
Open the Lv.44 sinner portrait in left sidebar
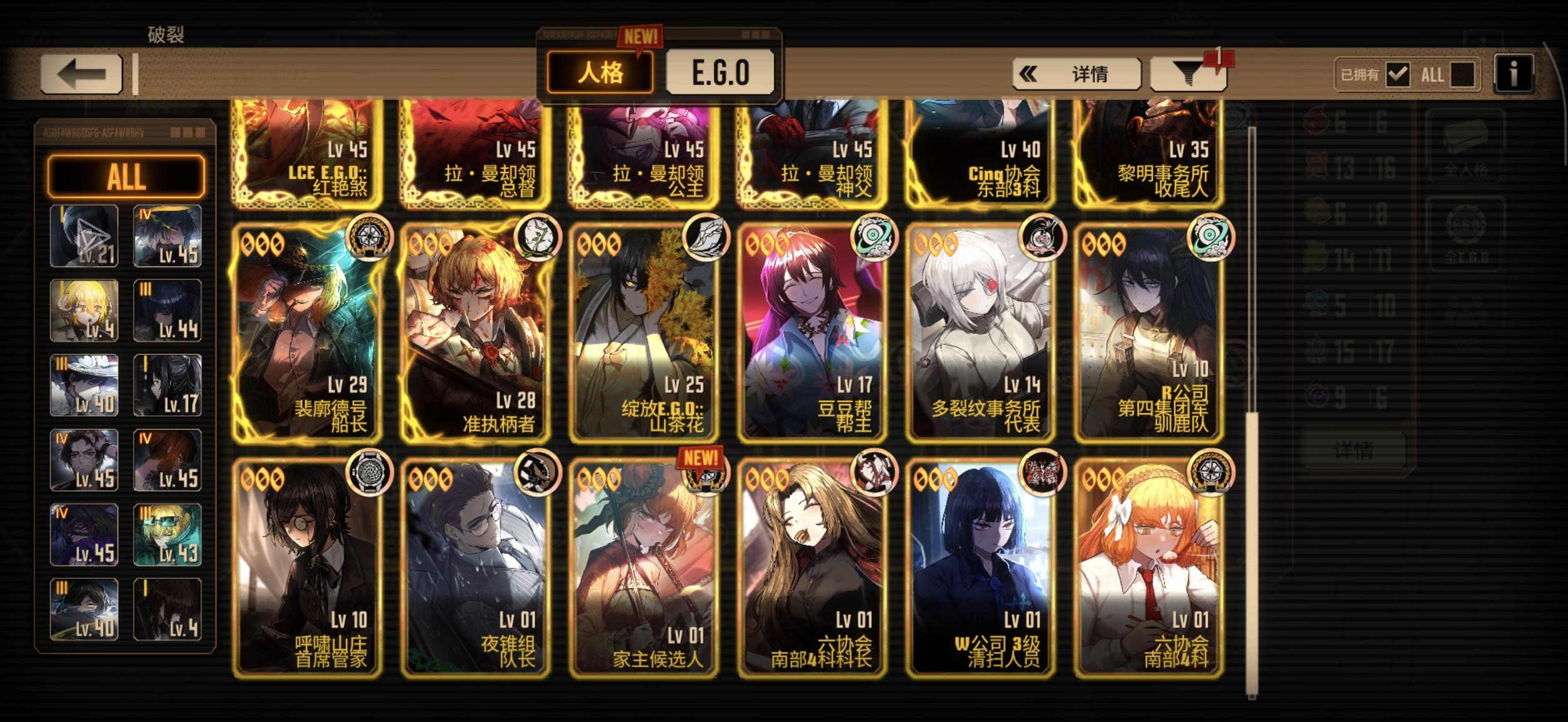(167, 310)
